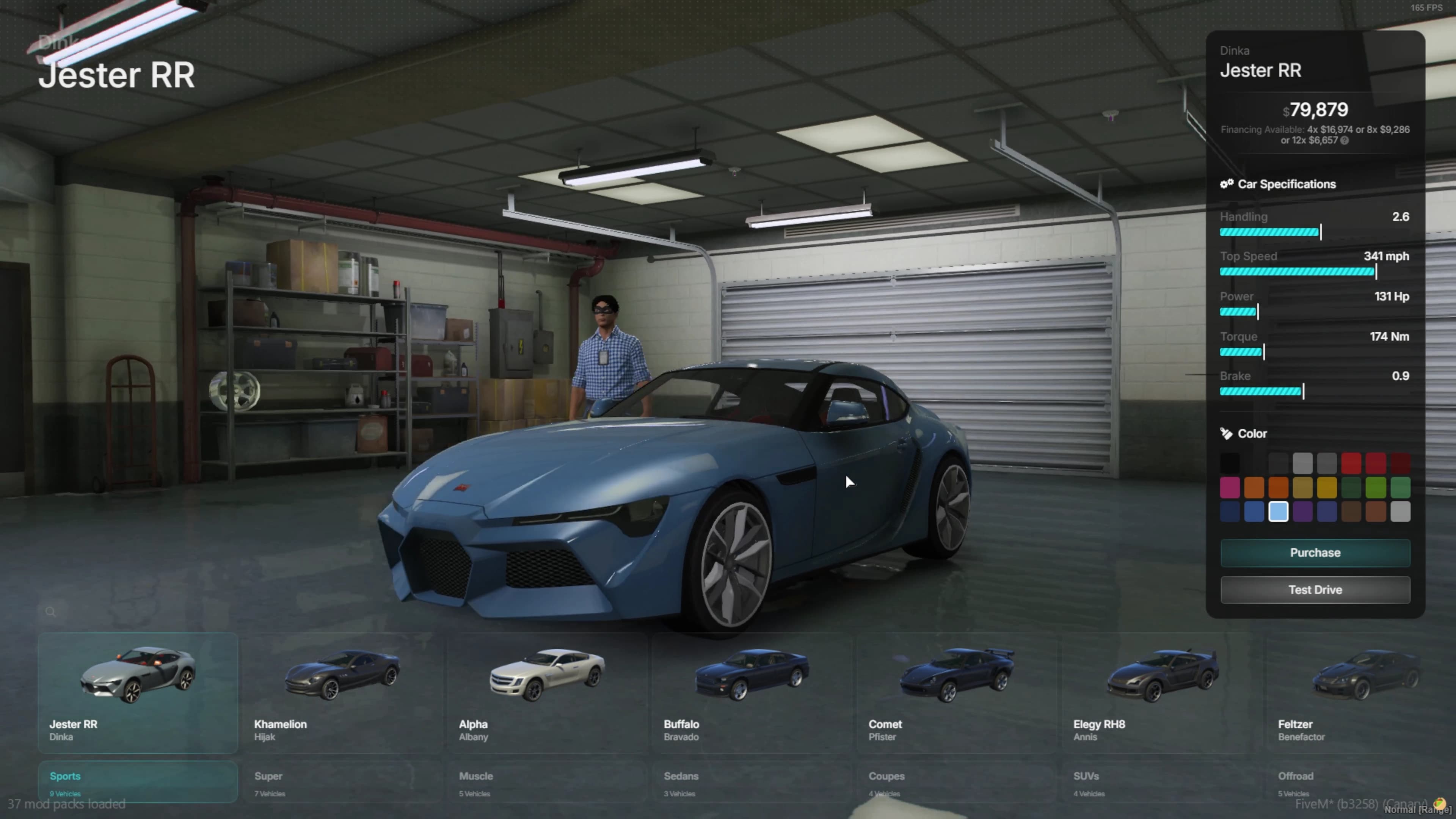Click the search magnifier icon above the vehicle list
This screenshot has height=819, width=1456.
coord(50,612)
